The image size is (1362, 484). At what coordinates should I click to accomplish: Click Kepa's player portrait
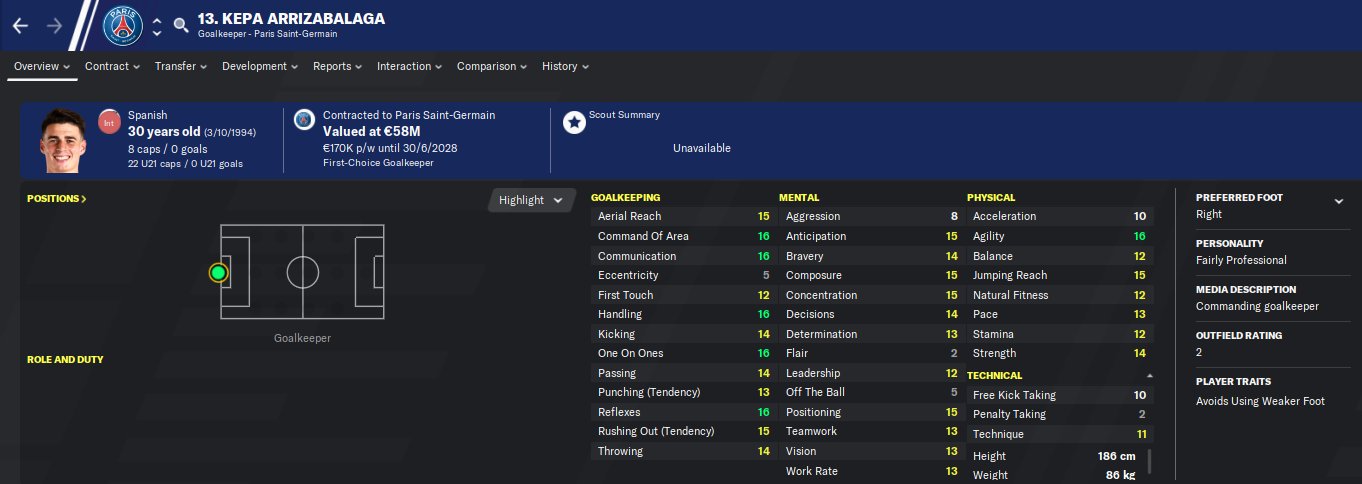(x=63, y=141)
